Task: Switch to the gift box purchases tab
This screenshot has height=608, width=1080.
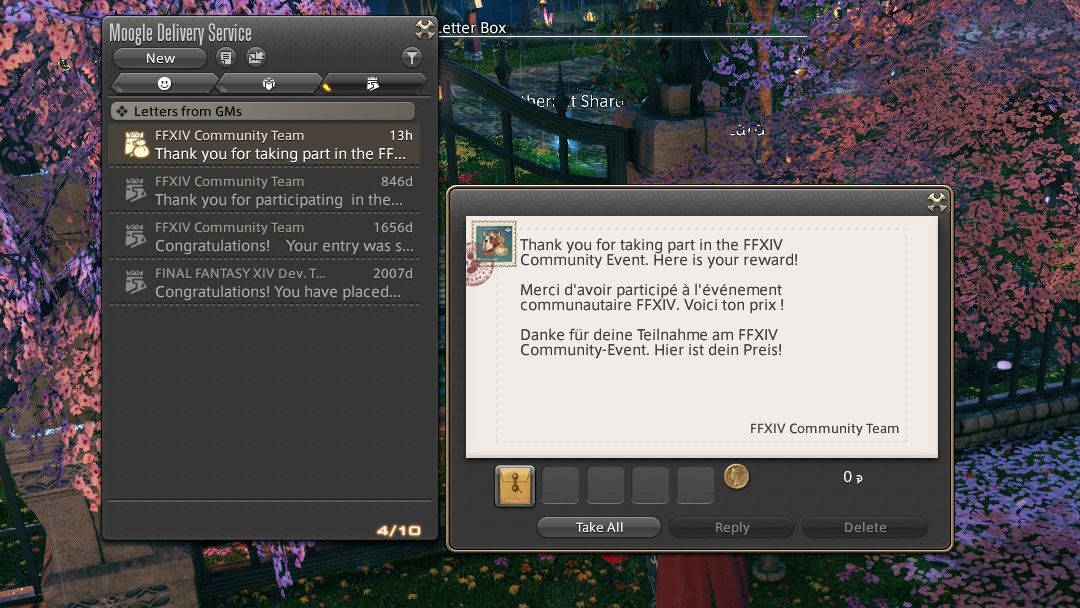Action: pyautogui.click(x=269, y=83)
